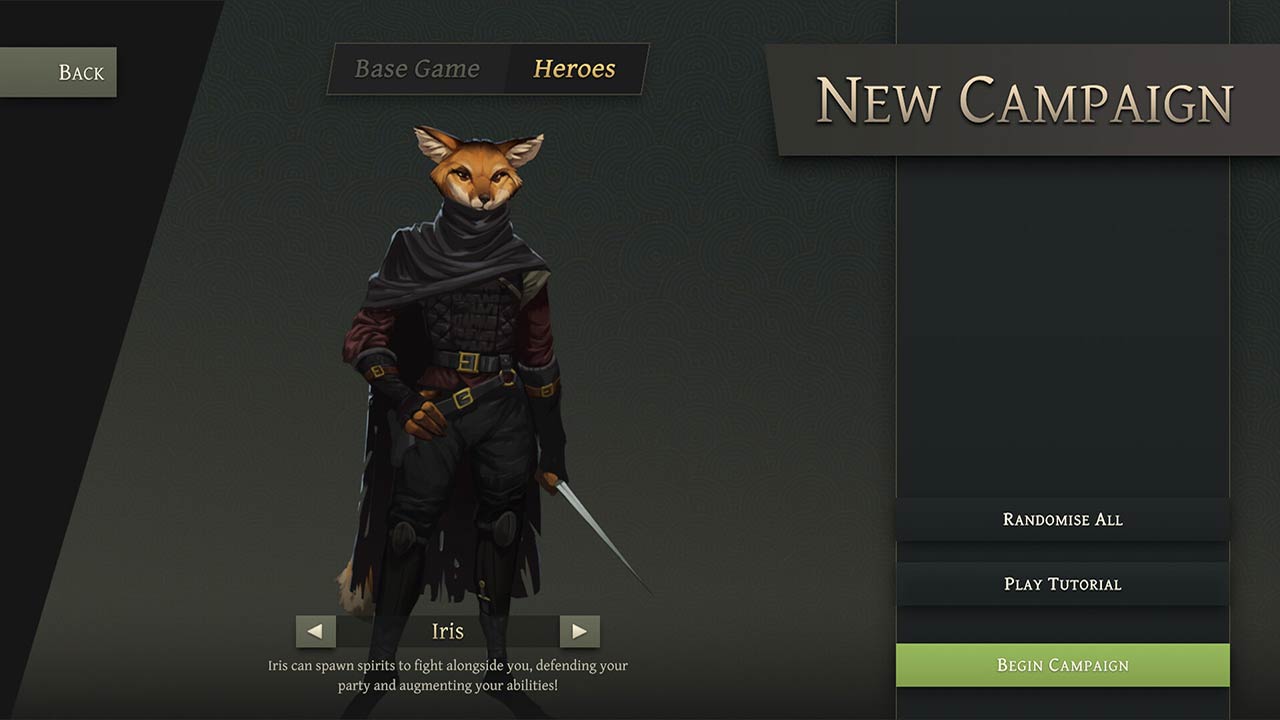The width and height of the screenshot is (1280, 720).
Task: Launch the tutorial
Action: click(x=1063, y=584)
